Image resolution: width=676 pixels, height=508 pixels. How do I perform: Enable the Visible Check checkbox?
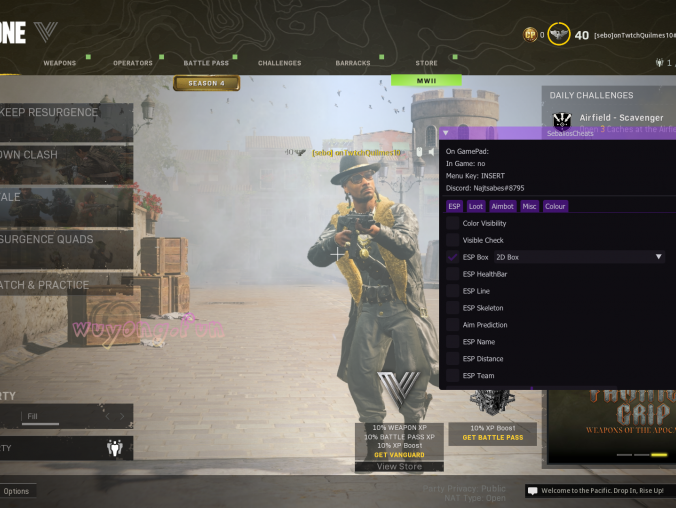point(453,240)
